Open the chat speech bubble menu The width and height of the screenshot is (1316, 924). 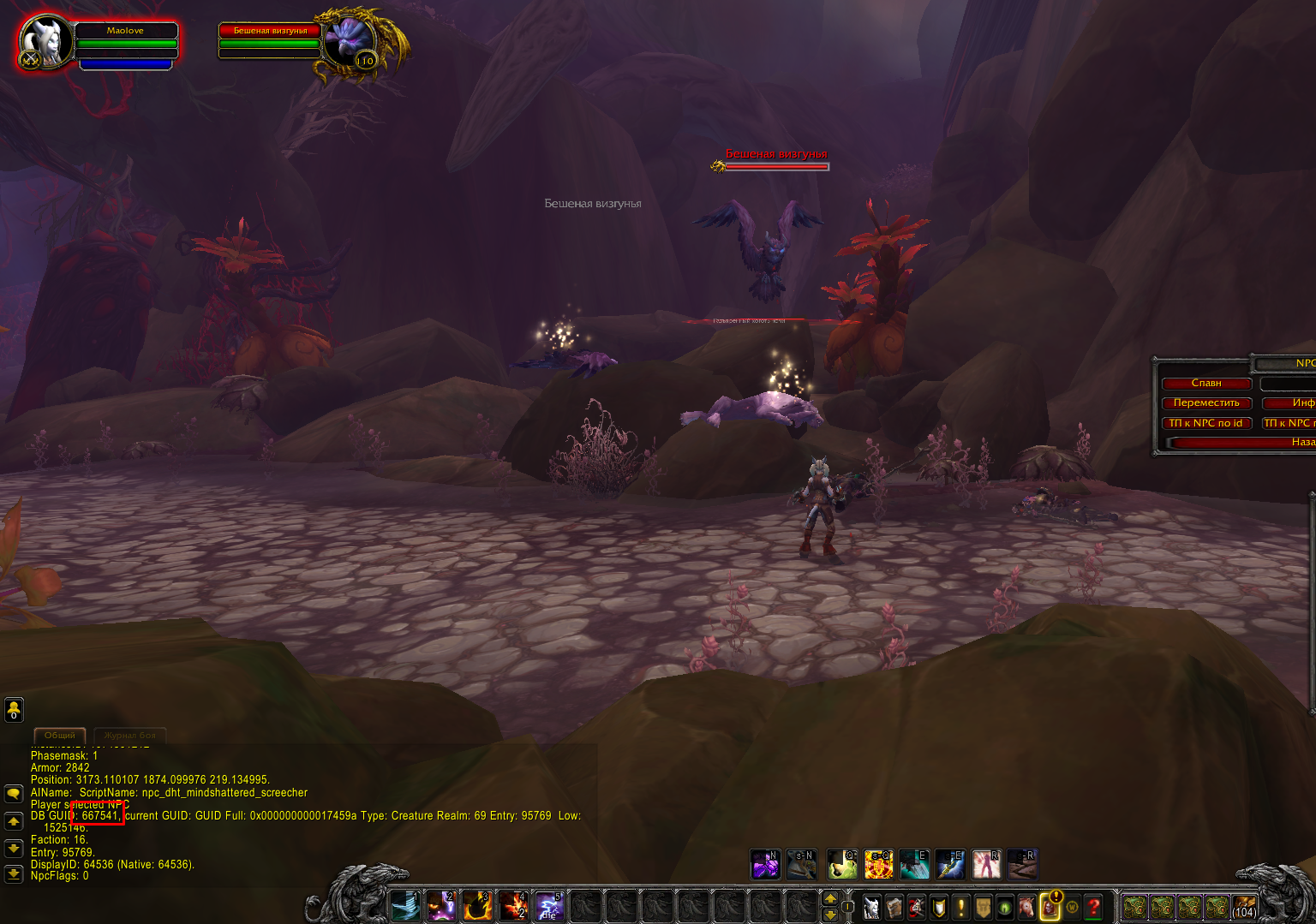point(14,794)
